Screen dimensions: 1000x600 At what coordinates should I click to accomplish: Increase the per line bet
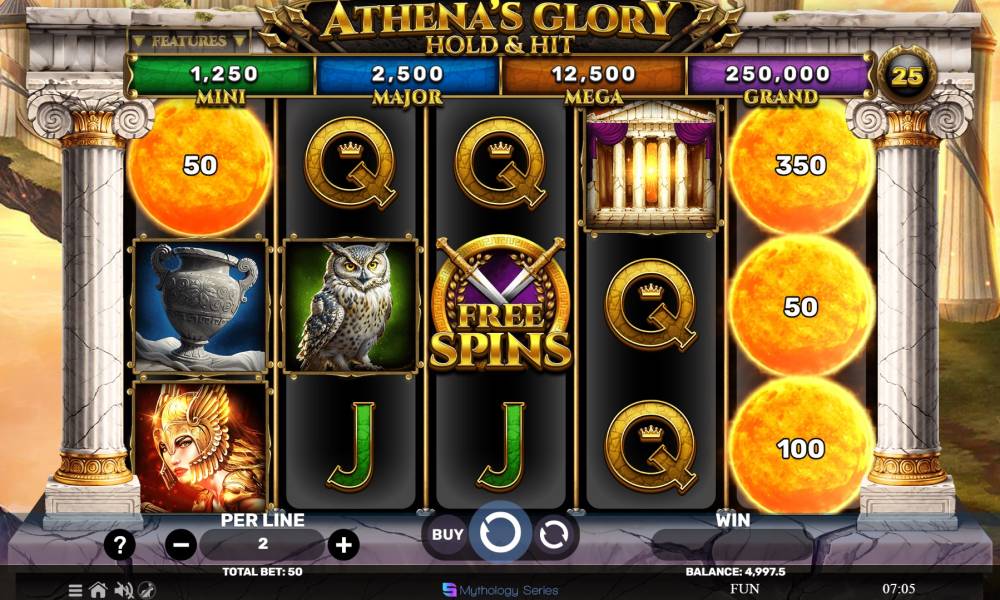(343, 545)
